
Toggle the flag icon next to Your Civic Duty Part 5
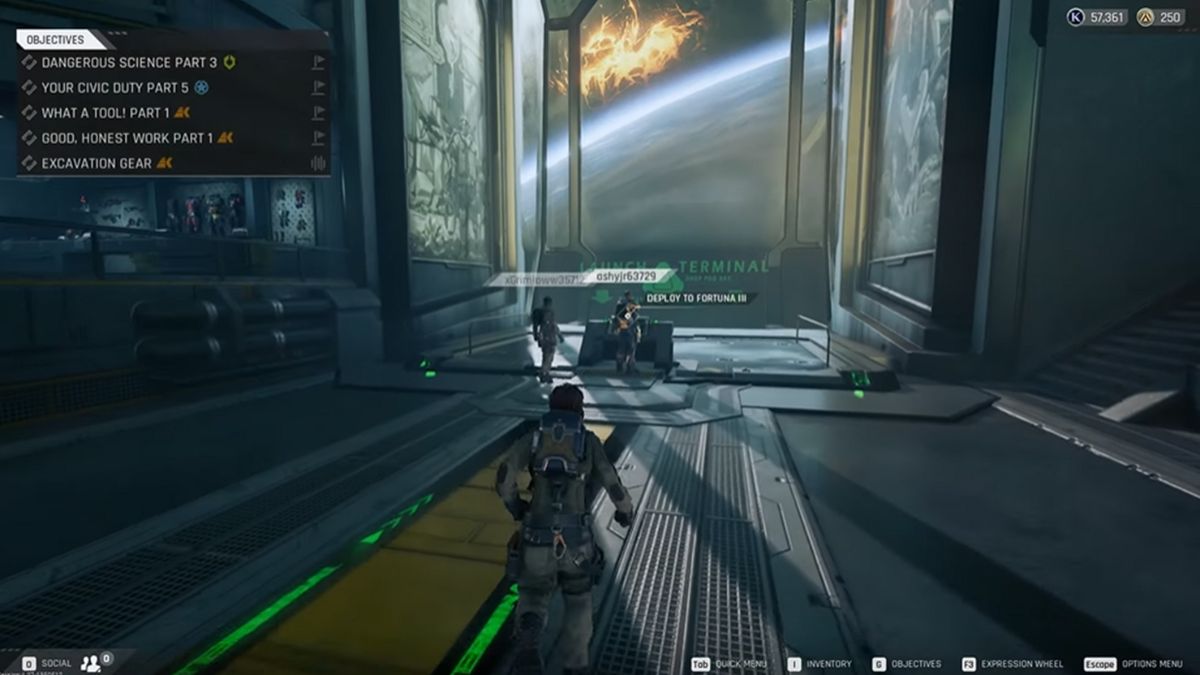318,87
